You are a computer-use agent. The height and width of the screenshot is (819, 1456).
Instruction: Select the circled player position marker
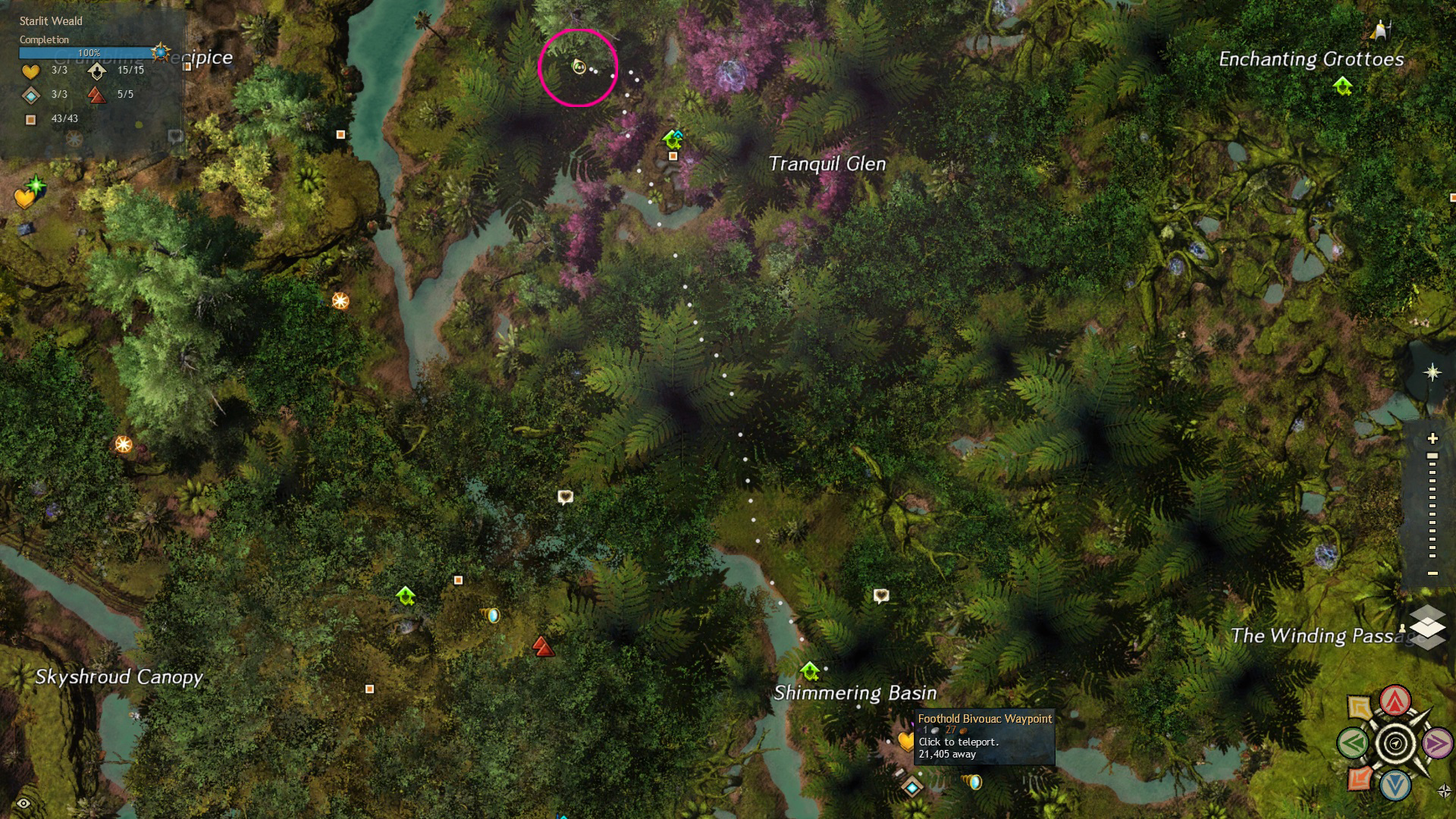click(579, 67)
